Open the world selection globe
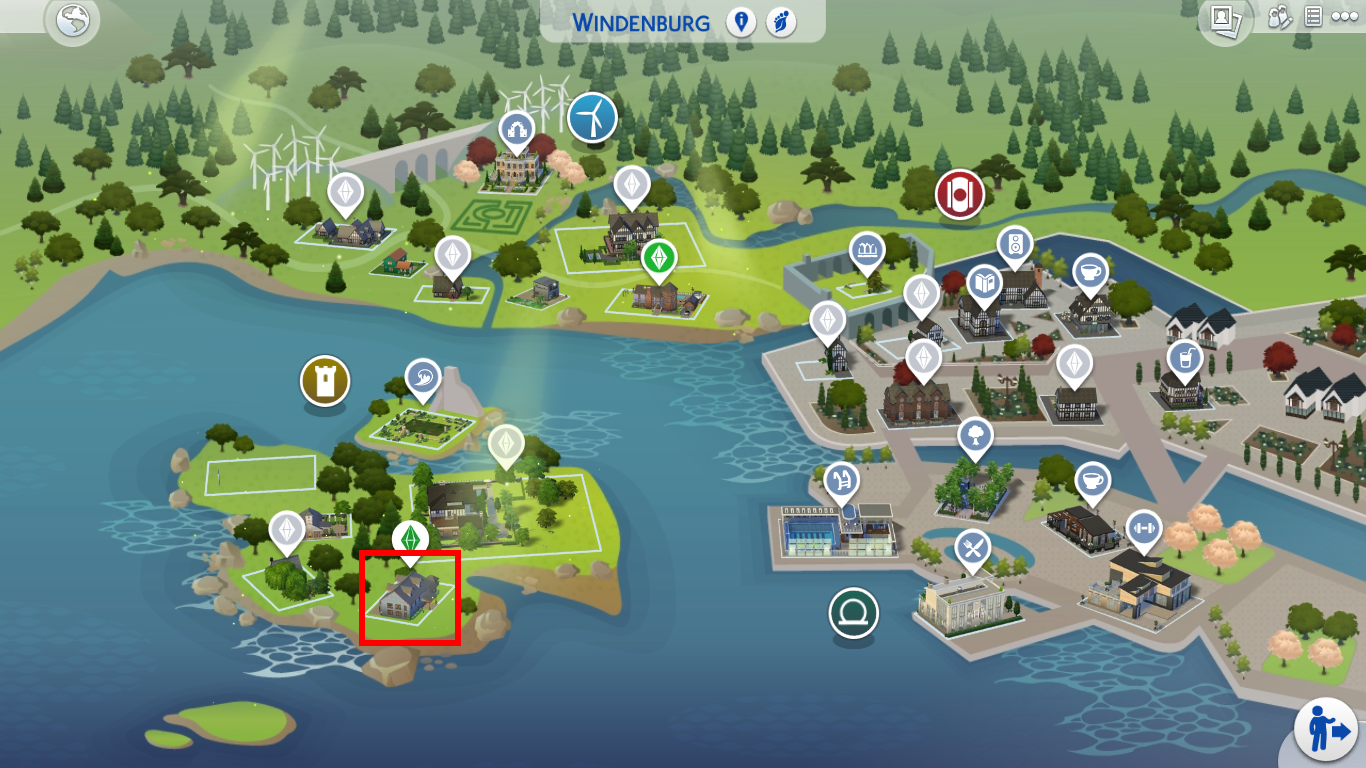This screenshot has height=768, width=1366. (x=76, y=23)
